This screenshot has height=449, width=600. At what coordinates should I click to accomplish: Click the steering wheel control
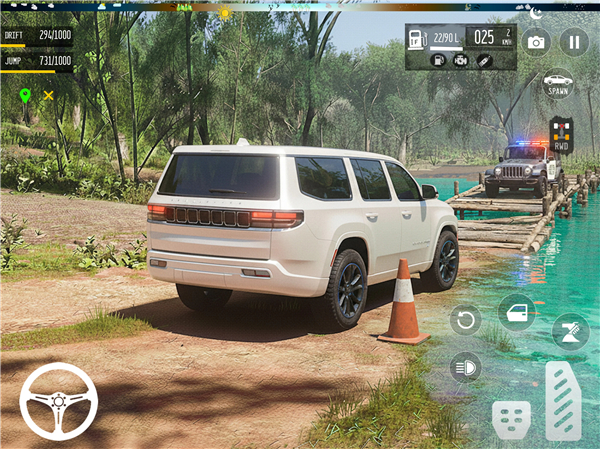[x=58, y=401]
